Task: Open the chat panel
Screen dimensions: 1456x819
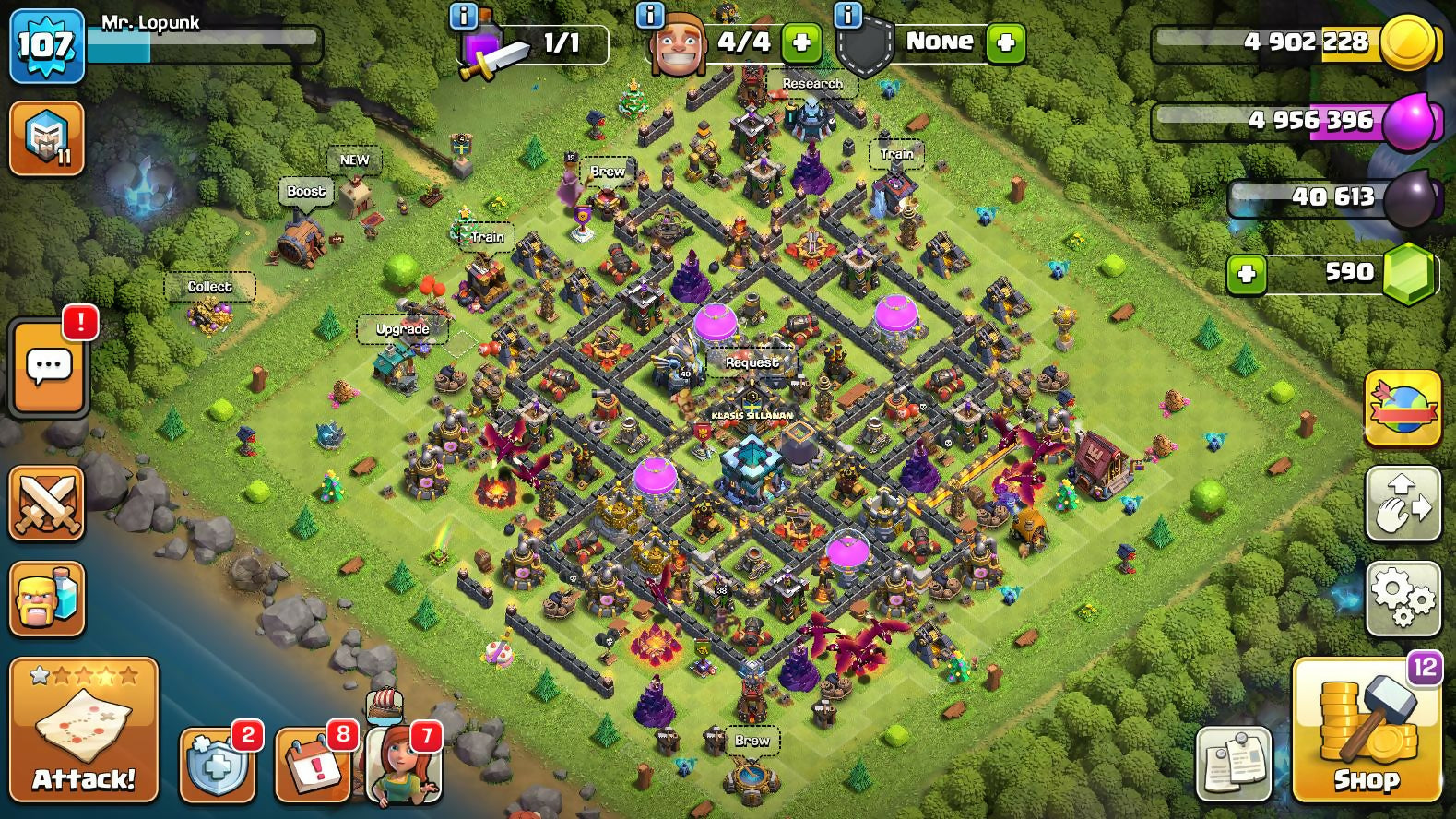Action: pos(48,368)
